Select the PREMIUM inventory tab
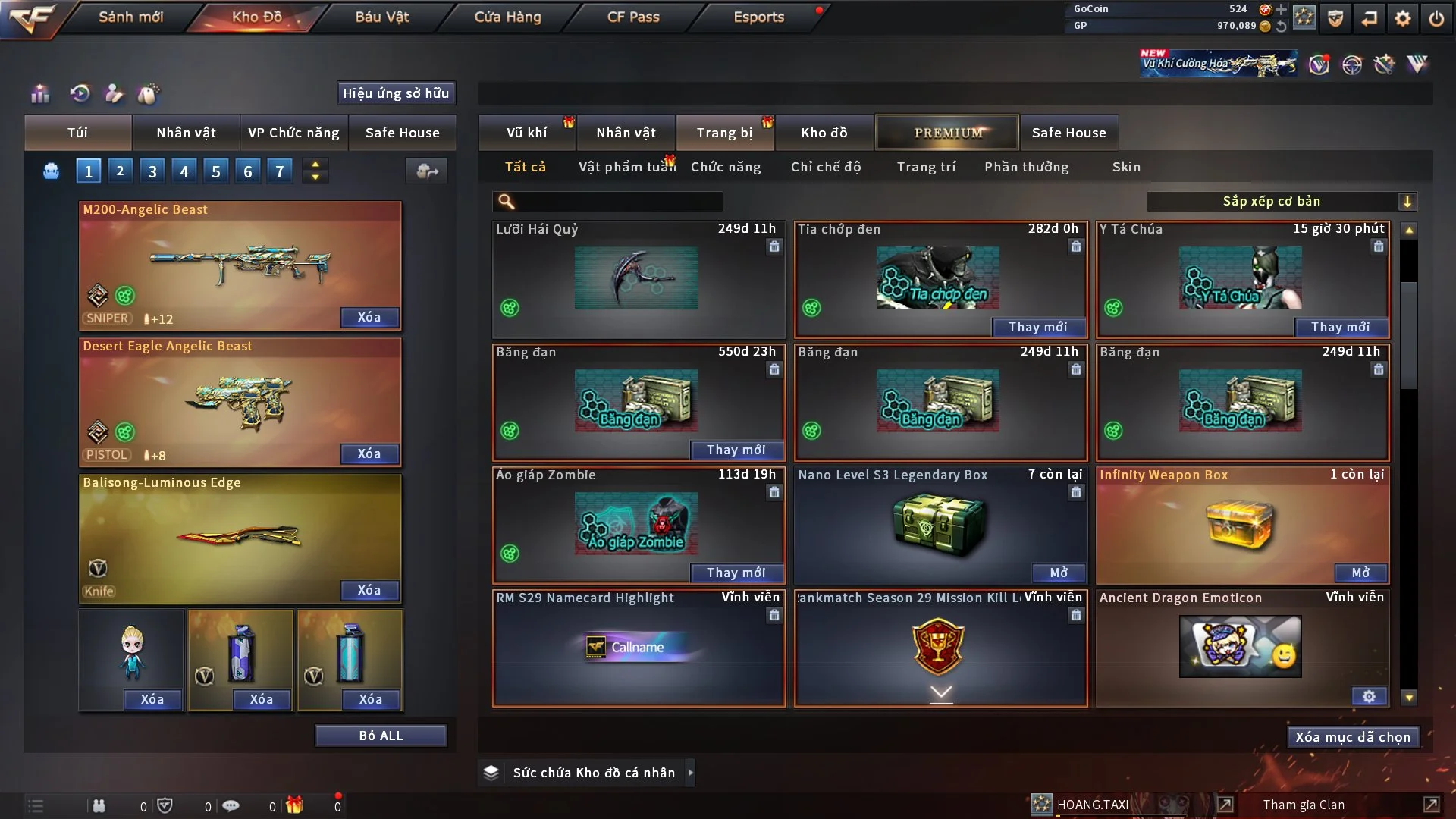The height and width of the screenshot is (819, 1456). [x=947, y=133]
